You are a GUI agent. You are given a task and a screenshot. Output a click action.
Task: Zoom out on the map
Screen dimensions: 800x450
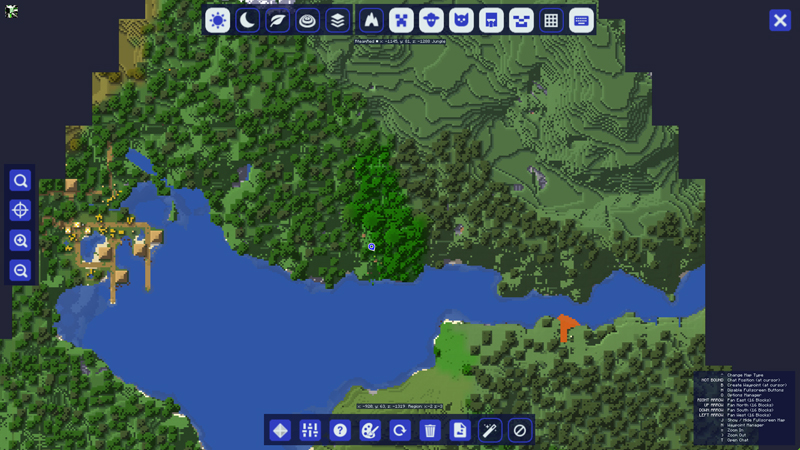pyautogui.click(x=20, y=271)
